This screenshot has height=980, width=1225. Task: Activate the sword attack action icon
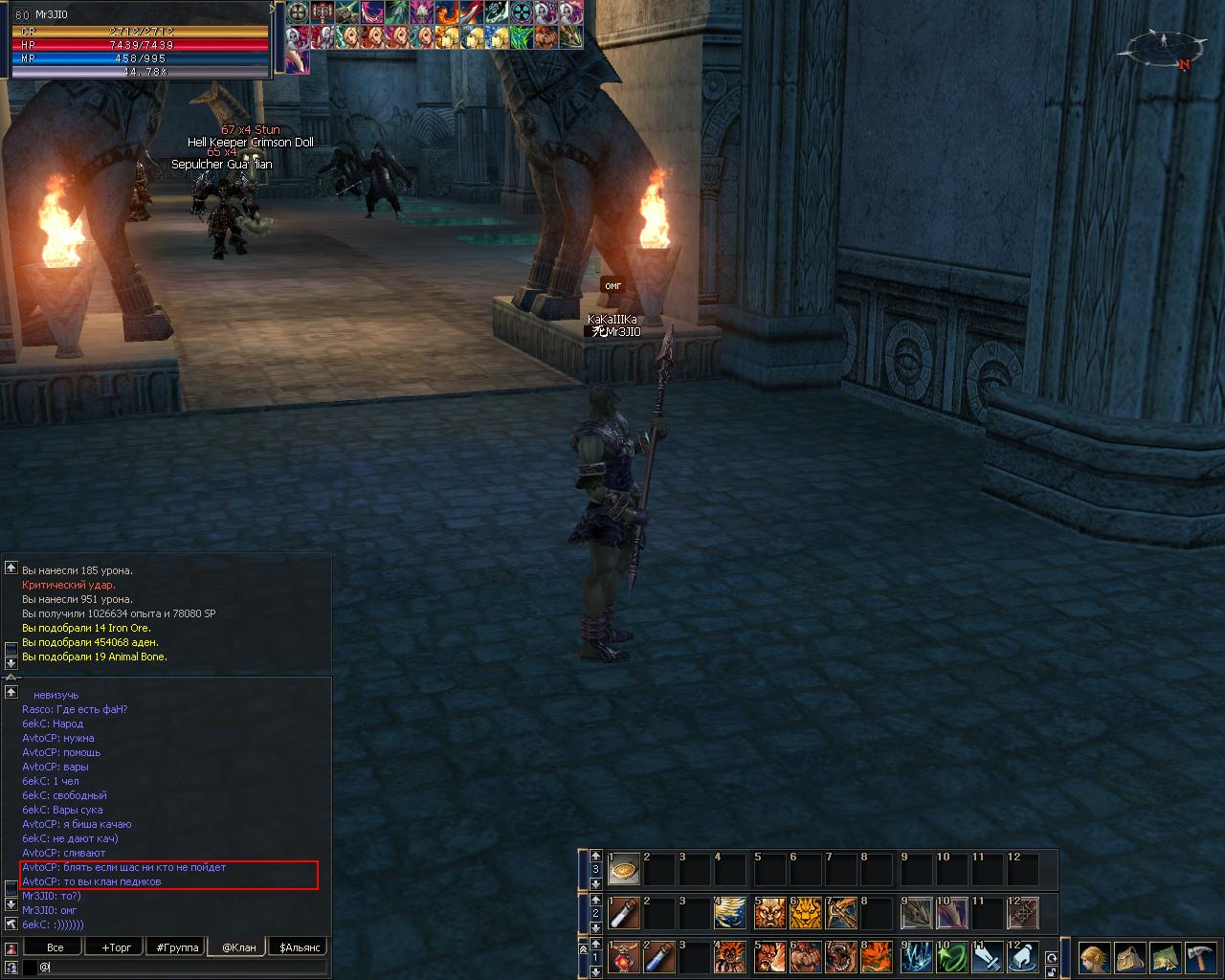[x=987, y=957]
